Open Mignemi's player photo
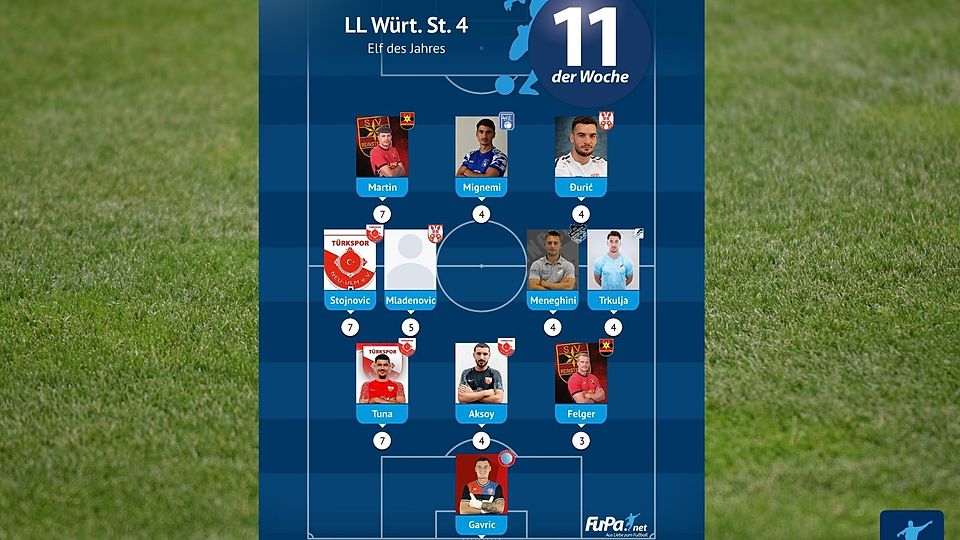Viewport: 960px width, 540px height. [x=481, y=148]
